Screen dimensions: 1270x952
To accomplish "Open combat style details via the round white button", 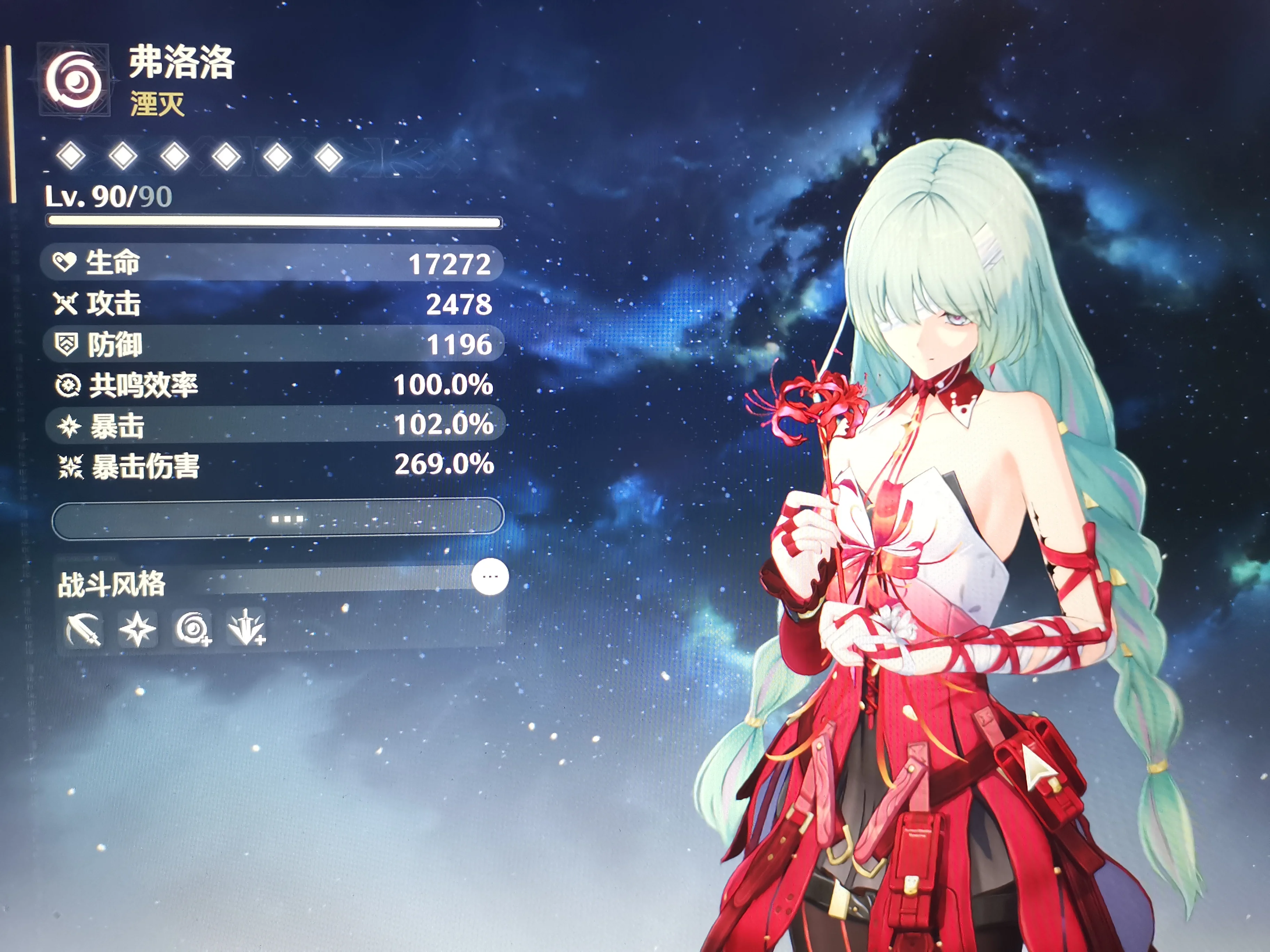I will (x=490, y=577).
